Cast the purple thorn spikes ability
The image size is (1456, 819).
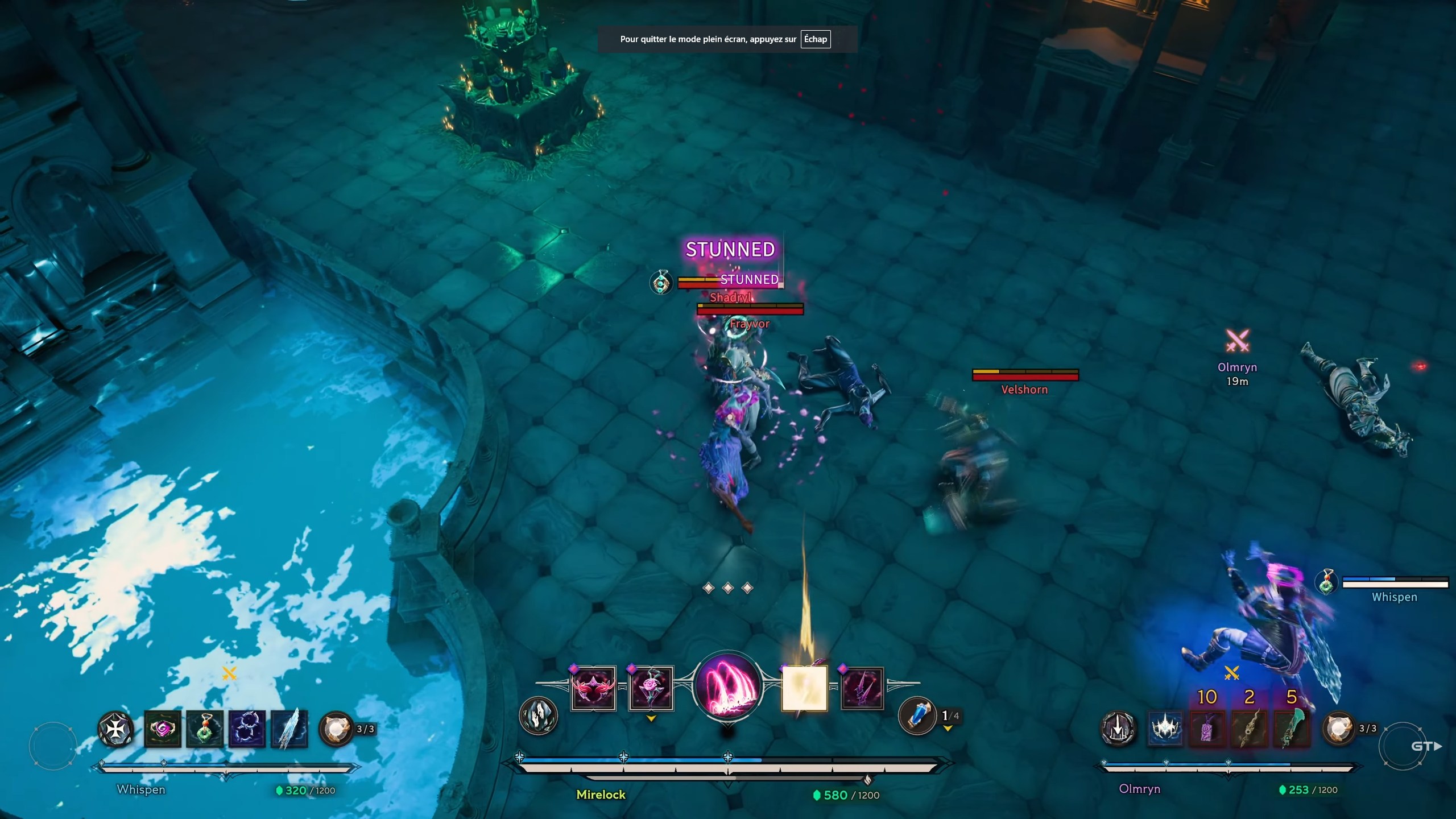(x=862, y=688)
